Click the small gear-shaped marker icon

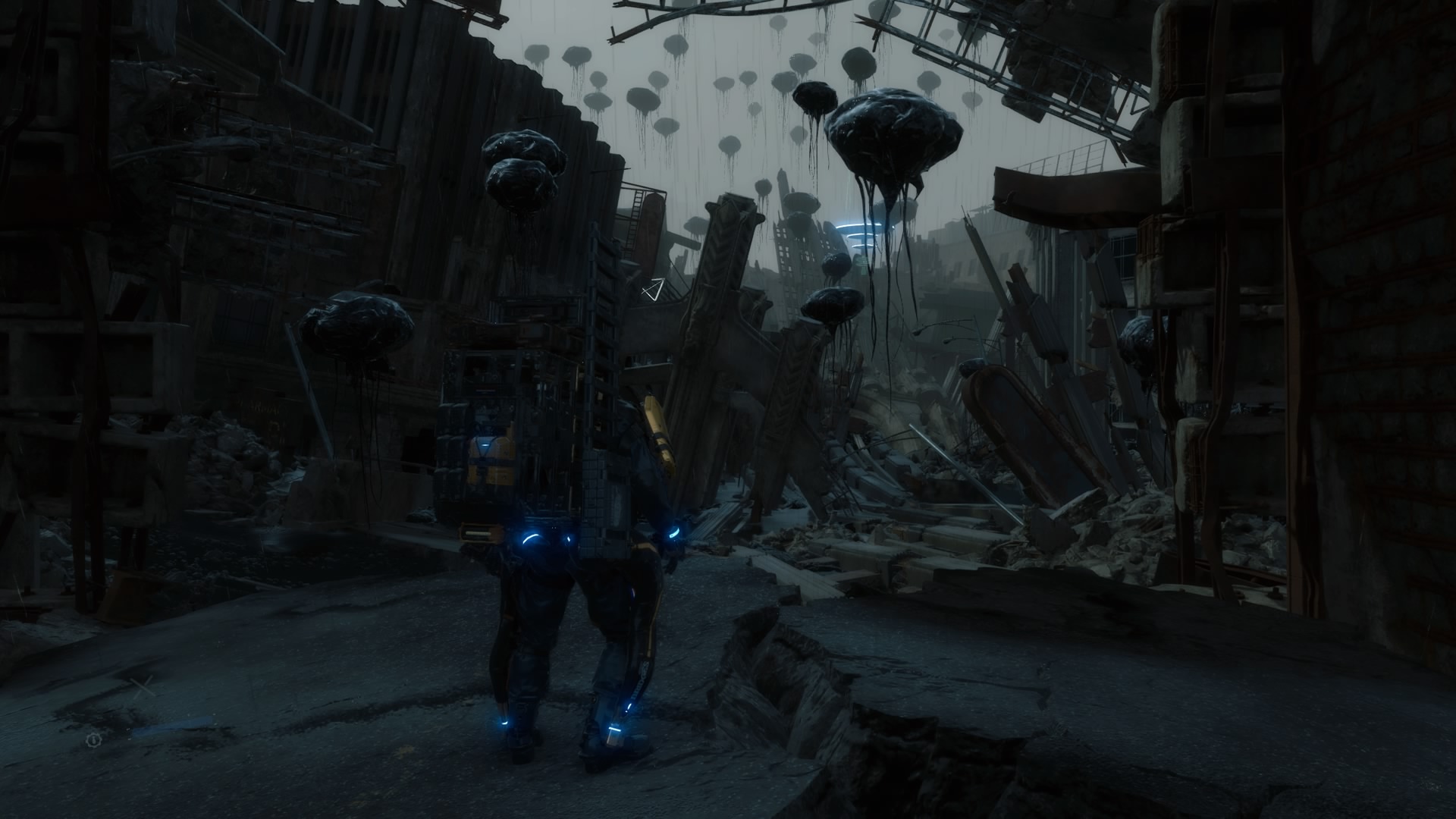(93, 740)
